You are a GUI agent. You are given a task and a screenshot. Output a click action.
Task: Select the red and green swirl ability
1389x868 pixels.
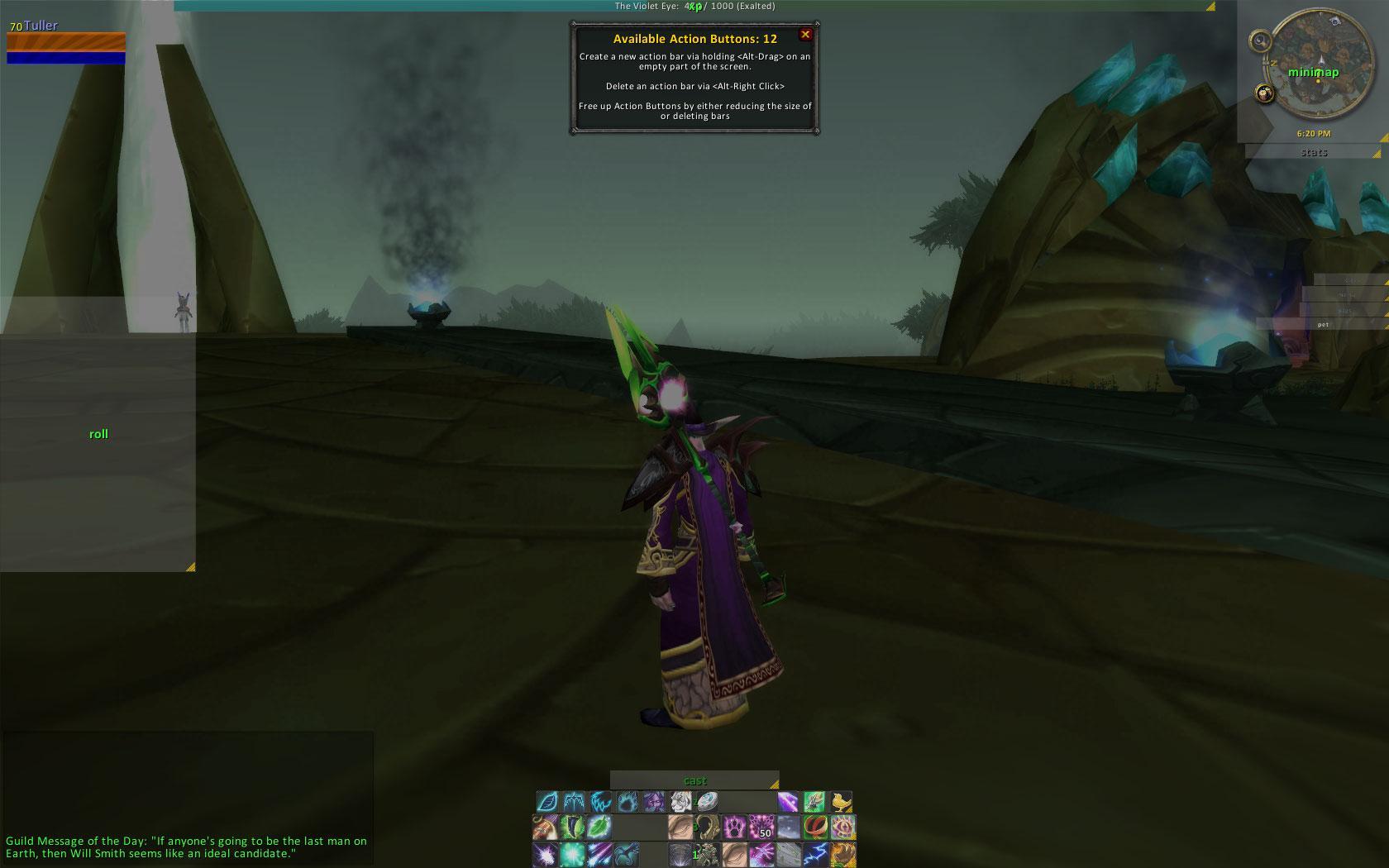tap(815, 827)
